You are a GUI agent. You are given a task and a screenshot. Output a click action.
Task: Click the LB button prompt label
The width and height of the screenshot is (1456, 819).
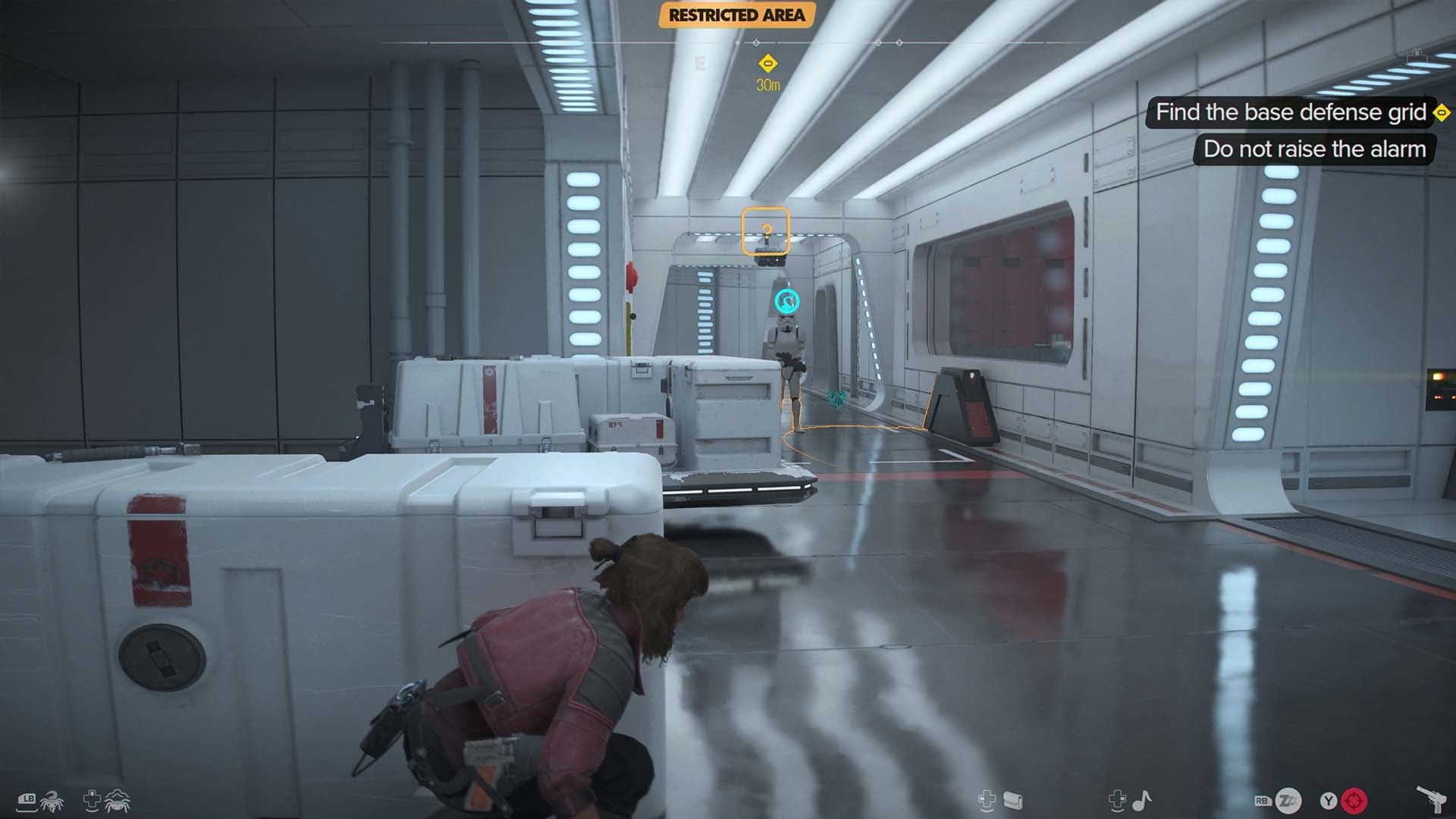pos(27,799)
